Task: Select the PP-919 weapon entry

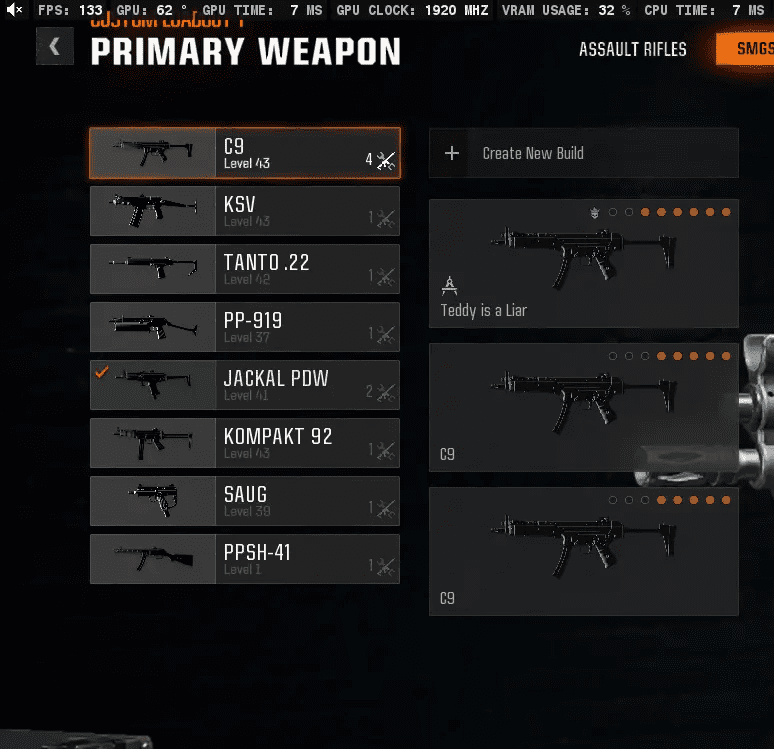Action: 245,327
